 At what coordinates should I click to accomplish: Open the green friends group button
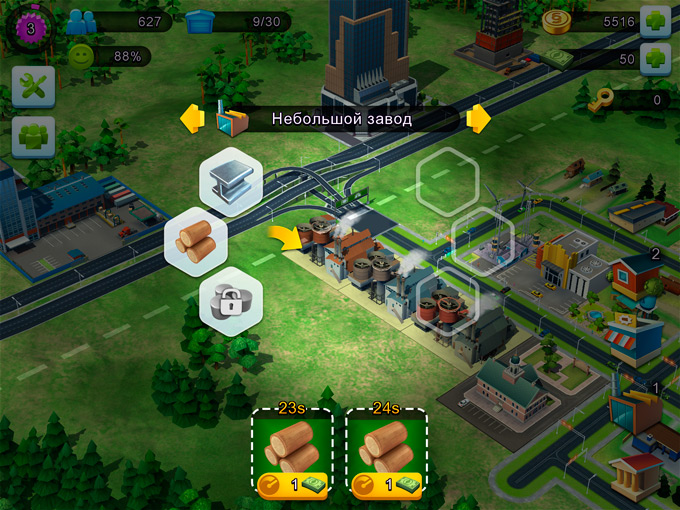32,137
